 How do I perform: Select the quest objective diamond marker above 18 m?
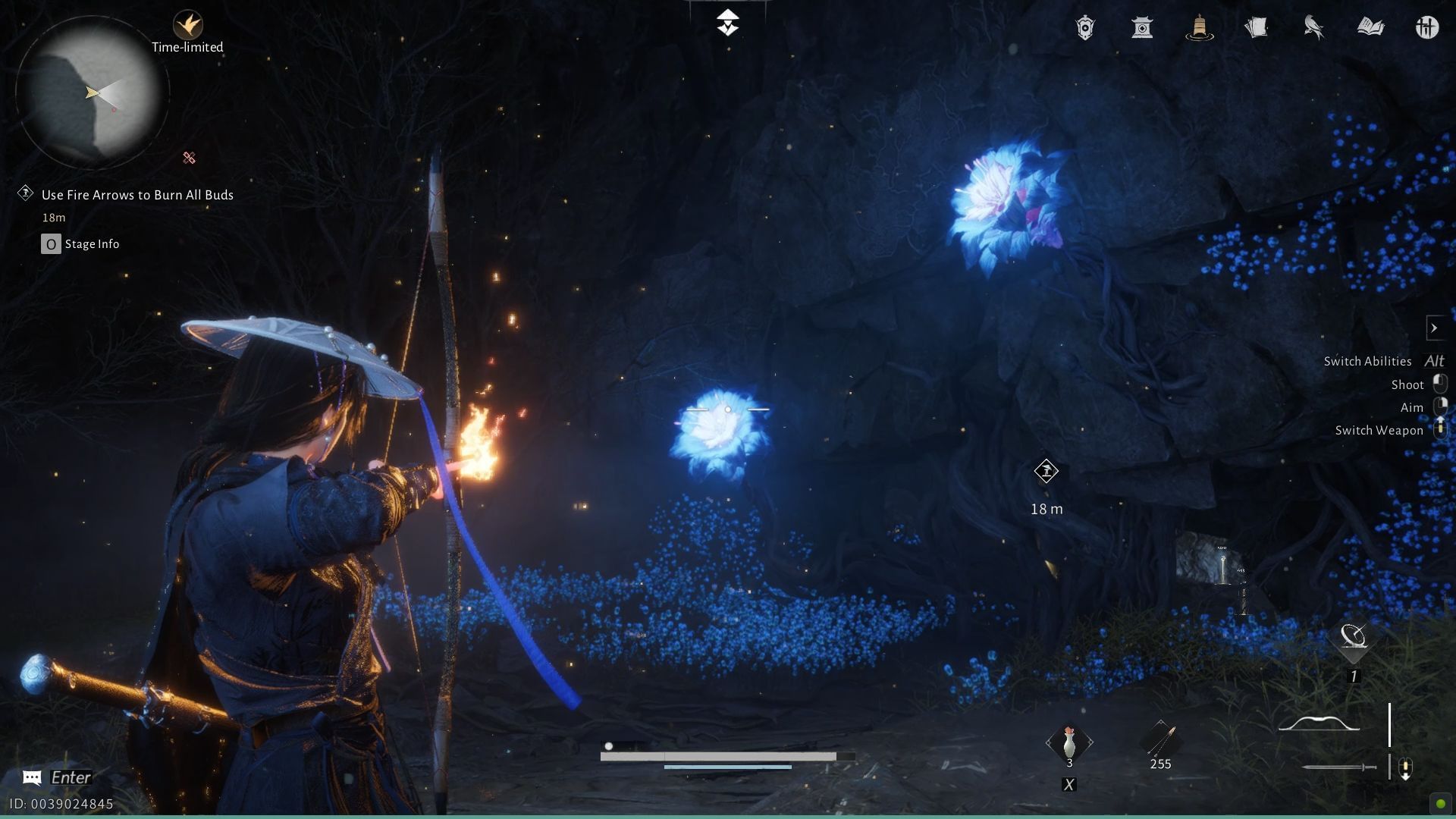[1047, 471]
